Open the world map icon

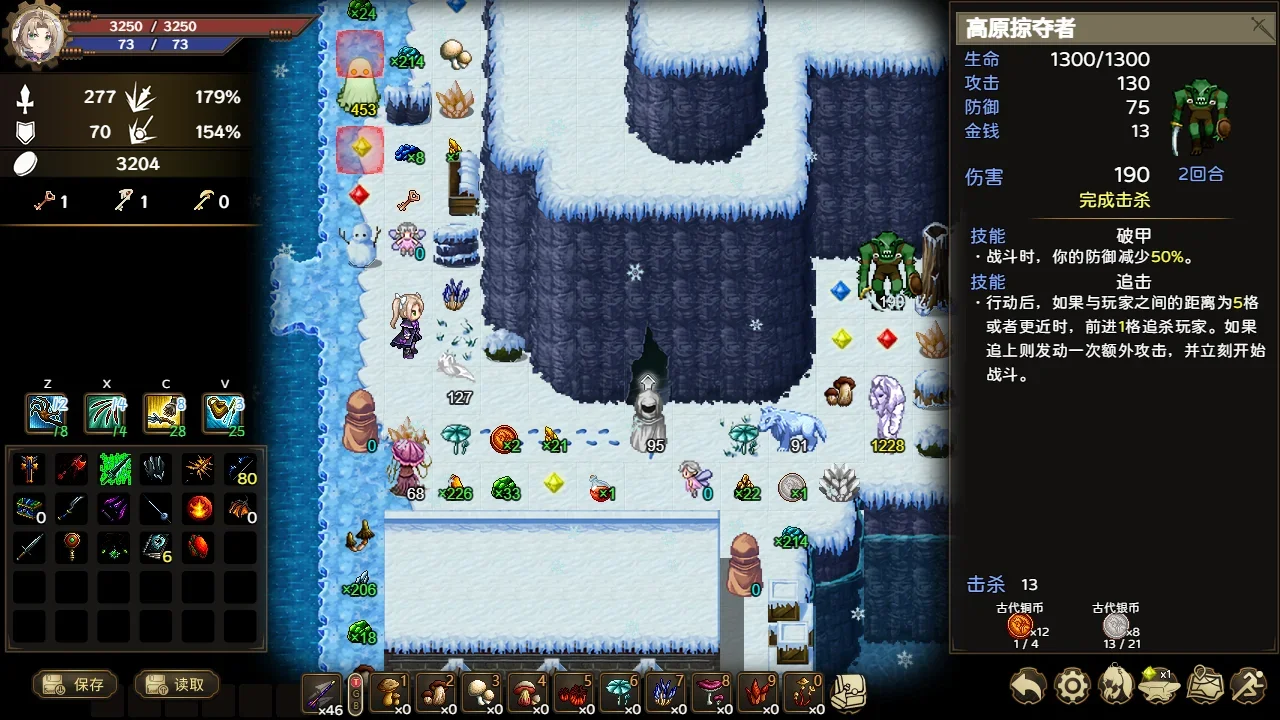(1205, 686)
